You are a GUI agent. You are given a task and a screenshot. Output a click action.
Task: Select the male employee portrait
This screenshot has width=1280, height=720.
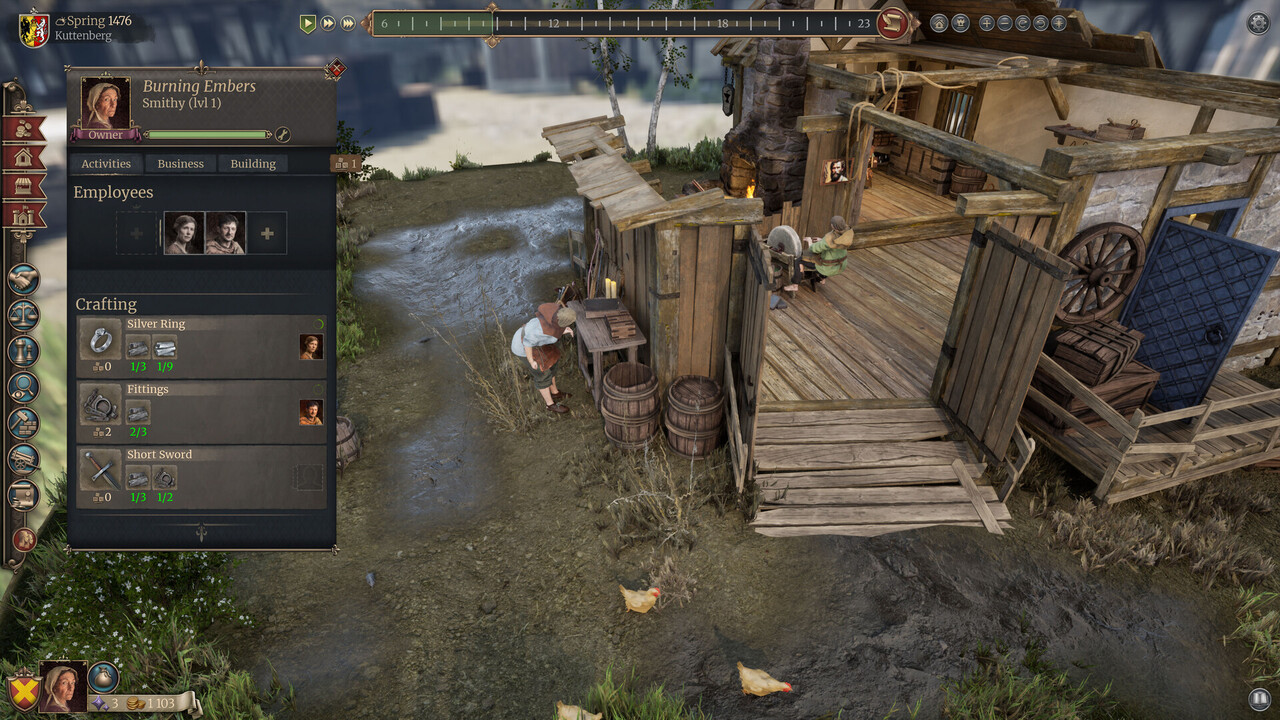point(225,233)
